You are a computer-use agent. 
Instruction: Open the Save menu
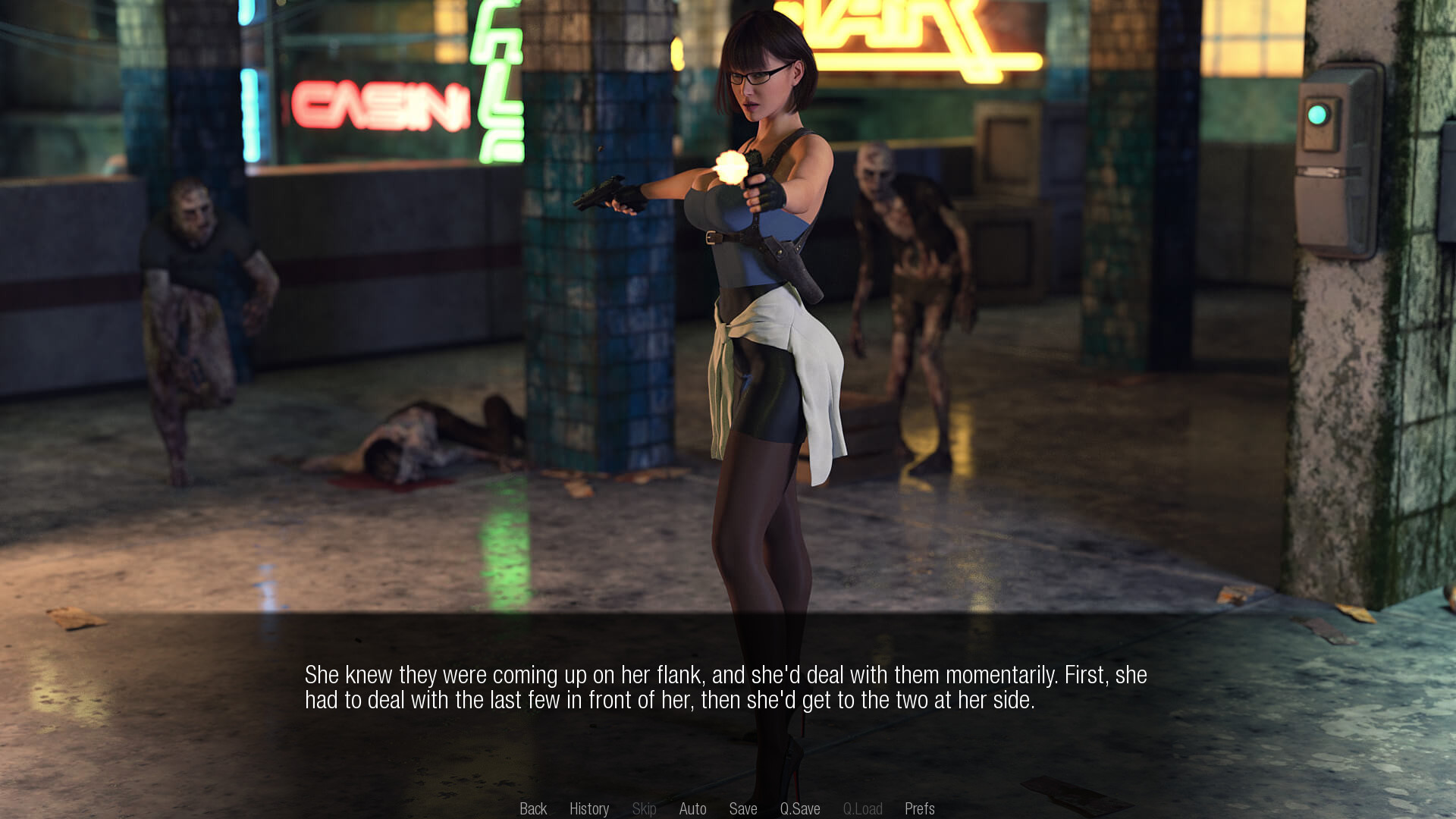coord(743,808)
